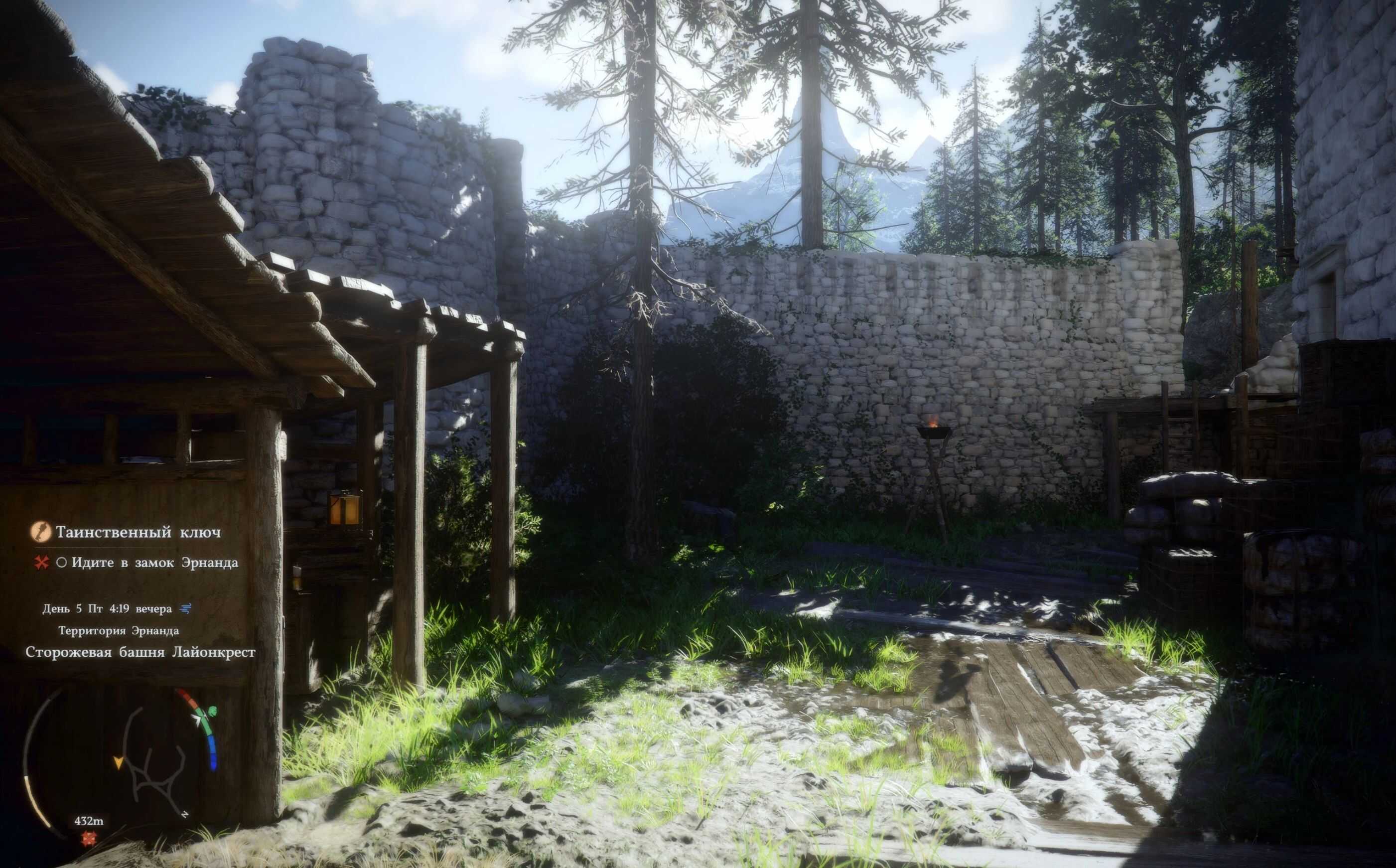Select the objective Идите в замок Эрнанда
Screen dimensions: 1396x868
coord(154,563)
